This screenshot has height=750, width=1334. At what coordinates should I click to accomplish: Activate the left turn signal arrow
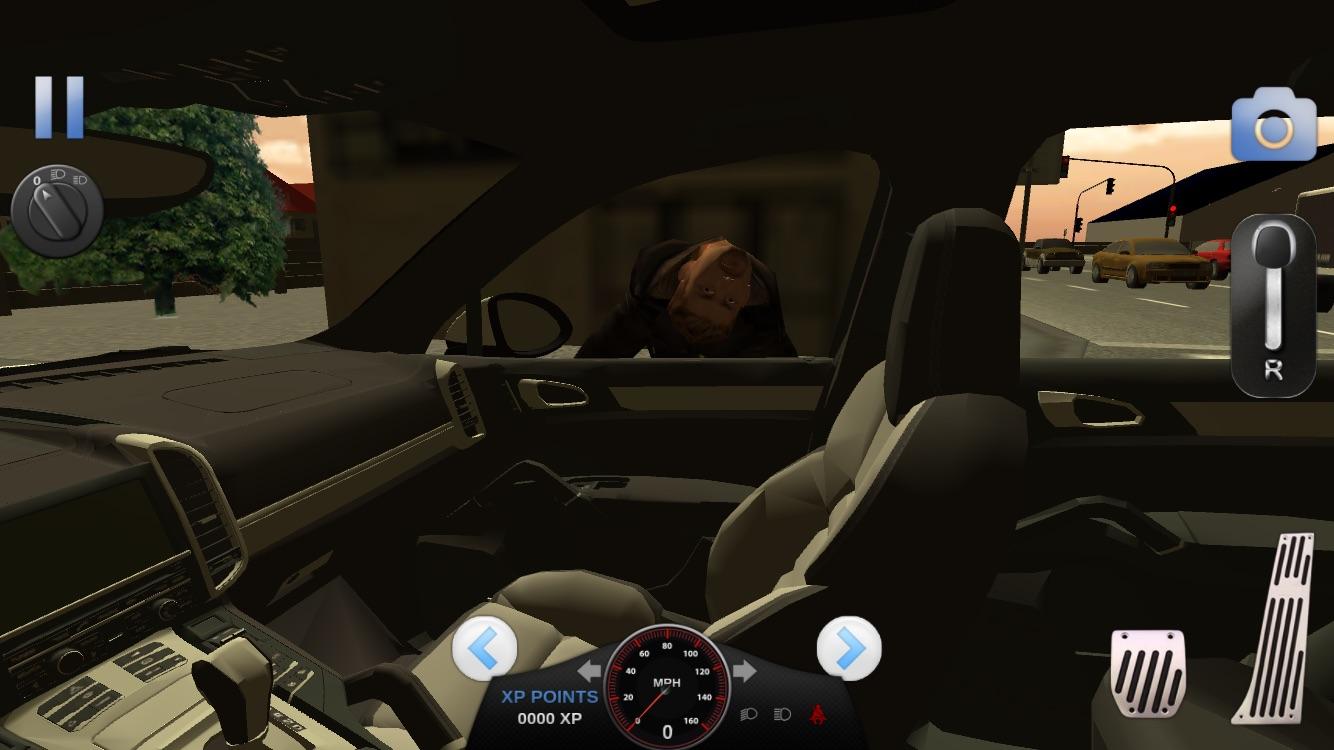tap(588, 672)
